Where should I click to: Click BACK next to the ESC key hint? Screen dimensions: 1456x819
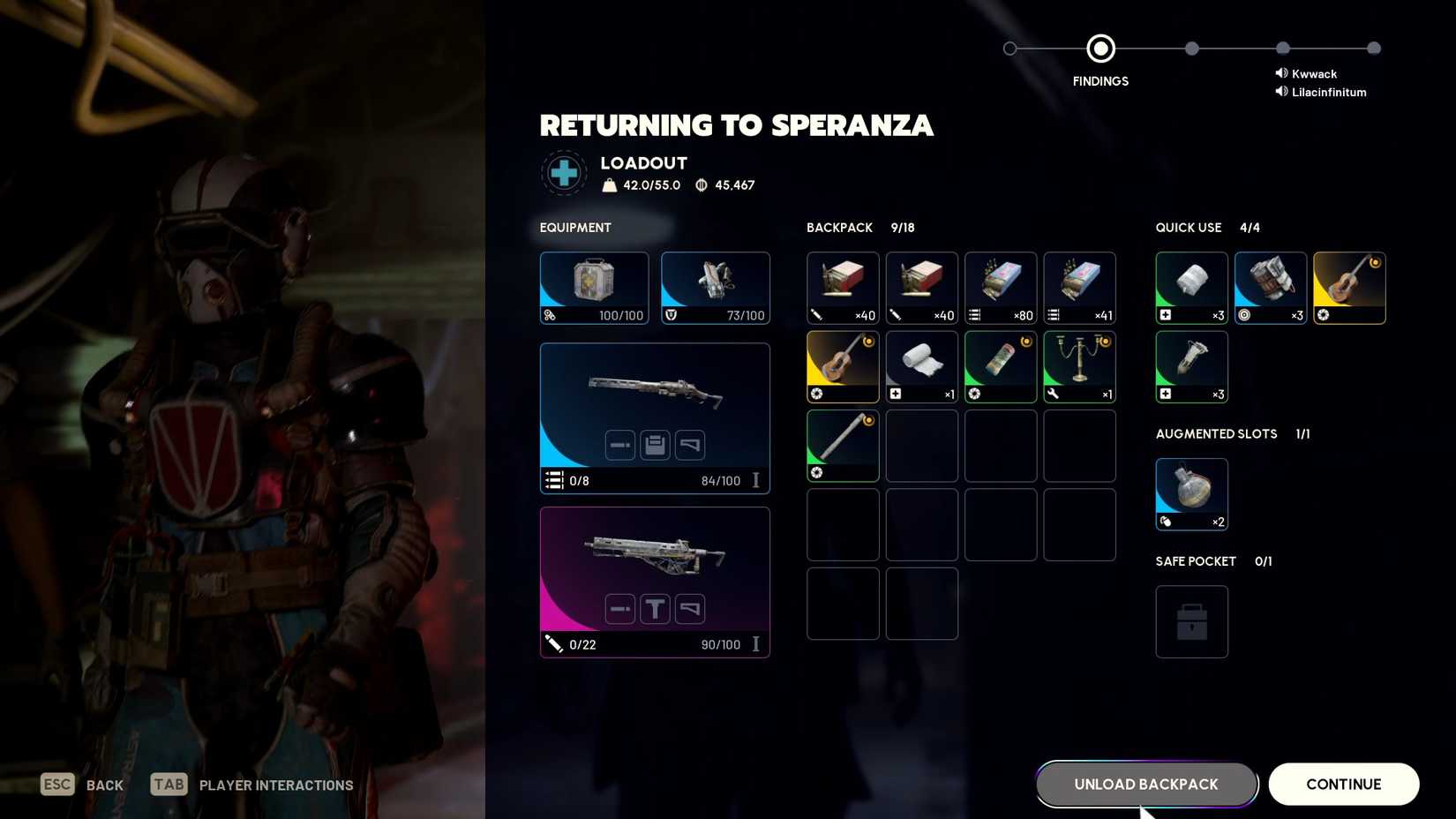pos(104,785)
